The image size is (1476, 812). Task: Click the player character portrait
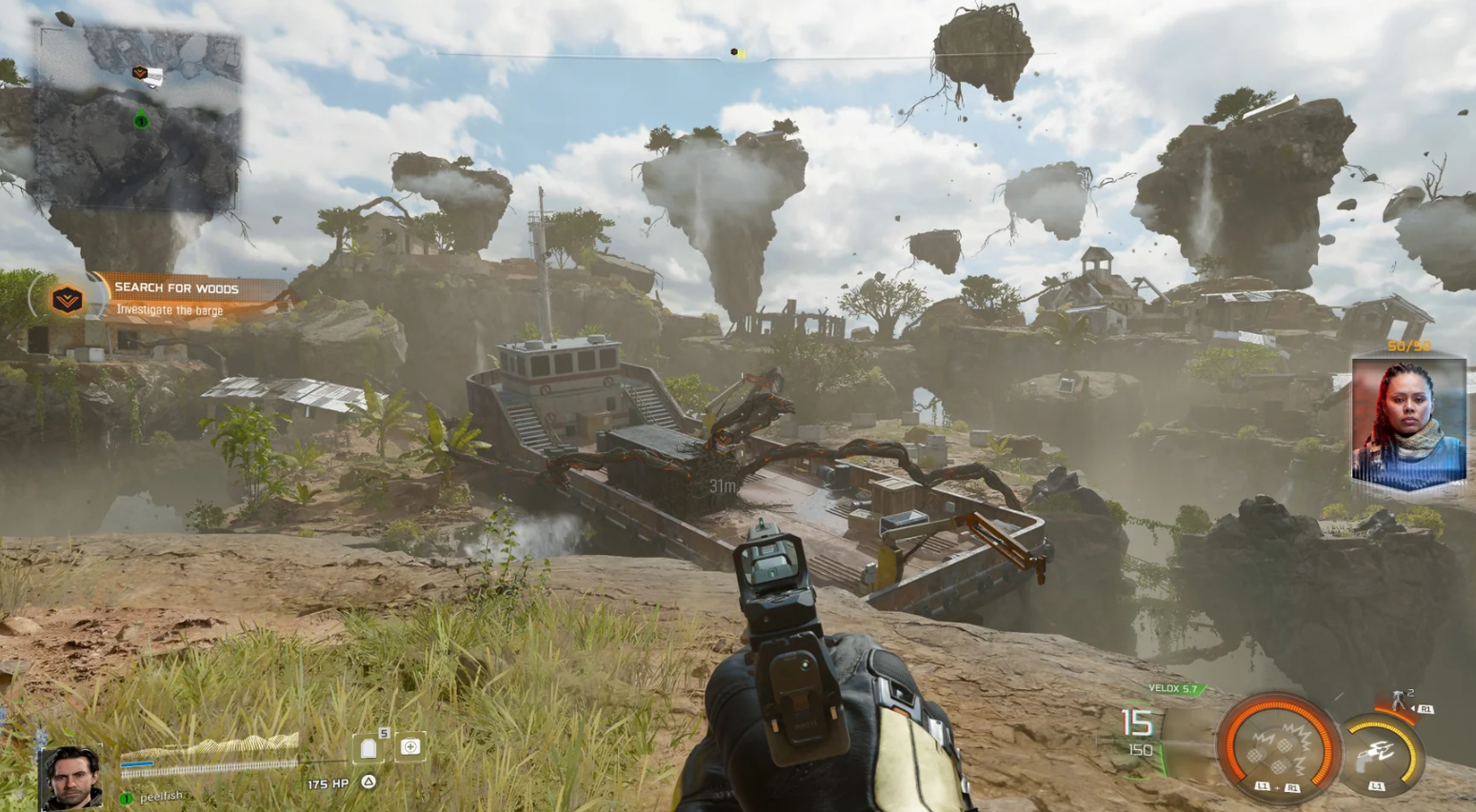pyautogui.click(x=72, y=776)
